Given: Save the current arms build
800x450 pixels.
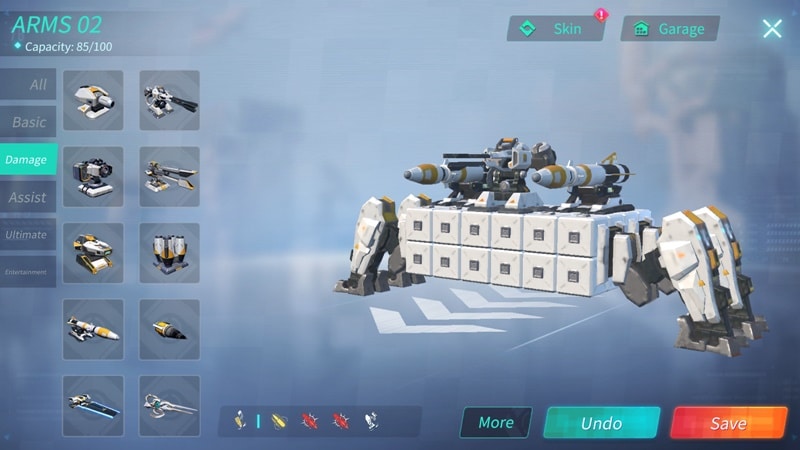Looking at the screenshot, I should tap(728, 423).
